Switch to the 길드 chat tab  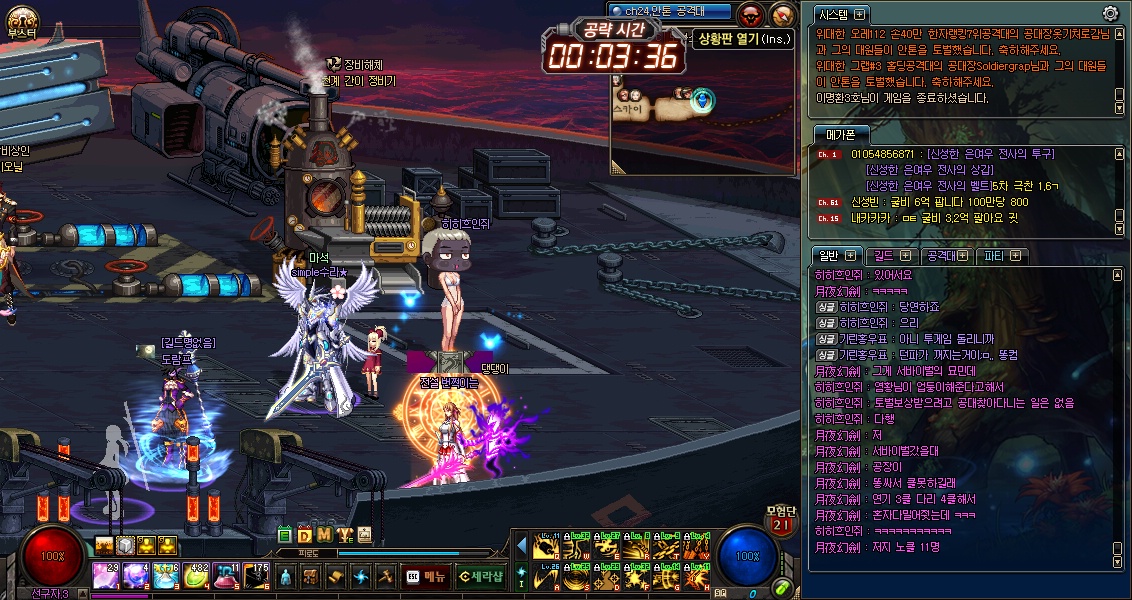[x=891, y=256]
